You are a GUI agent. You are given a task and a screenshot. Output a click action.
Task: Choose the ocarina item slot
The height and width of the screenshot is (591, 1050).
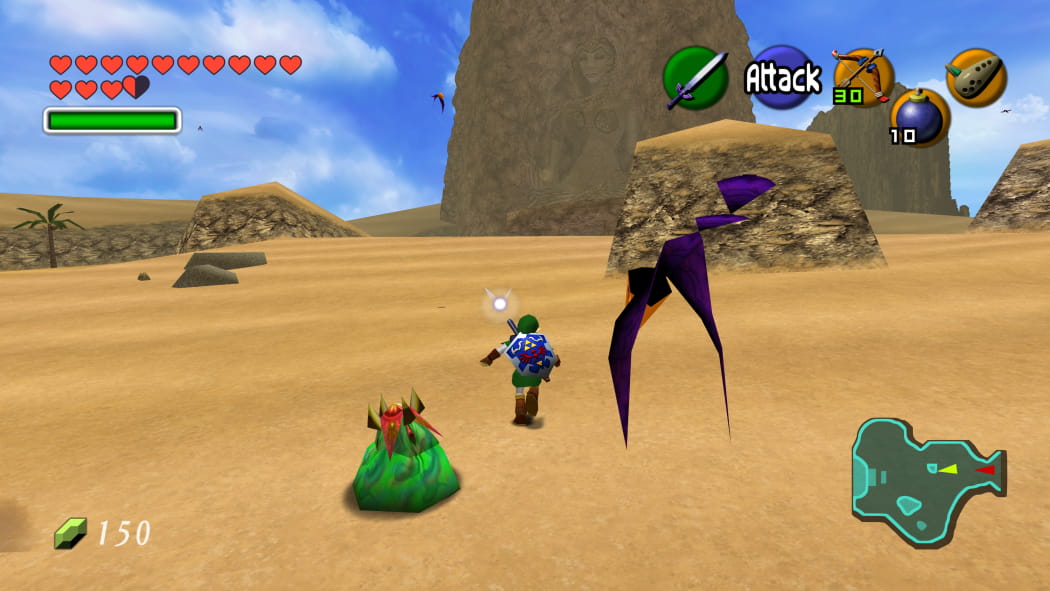pyautogui.click(x=976, y=77)
